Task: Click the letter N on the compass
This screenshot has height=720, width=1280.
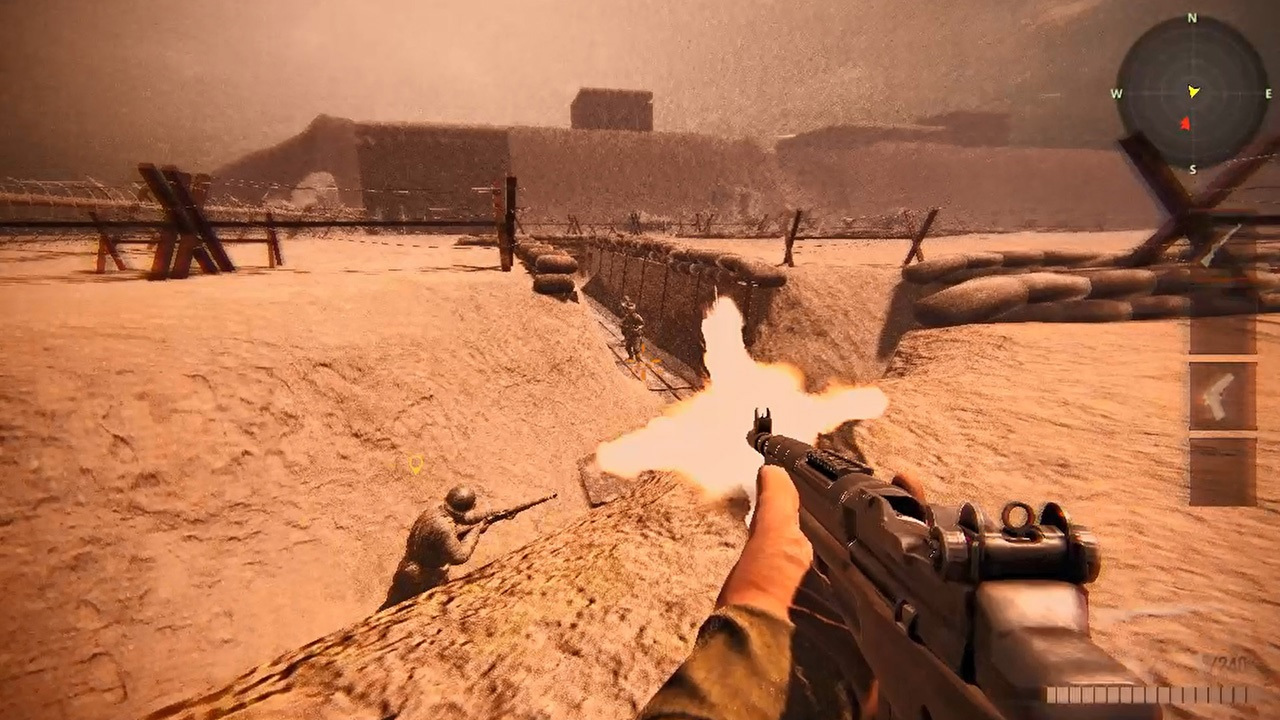Action: click(x=1190, y=17)
